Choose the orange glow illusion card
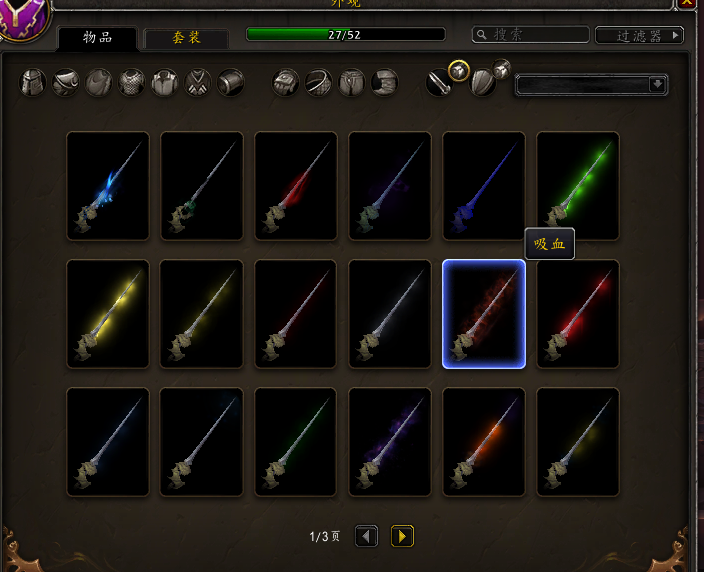704x572 pixels. pyautogui.click(x=484, y=442)
